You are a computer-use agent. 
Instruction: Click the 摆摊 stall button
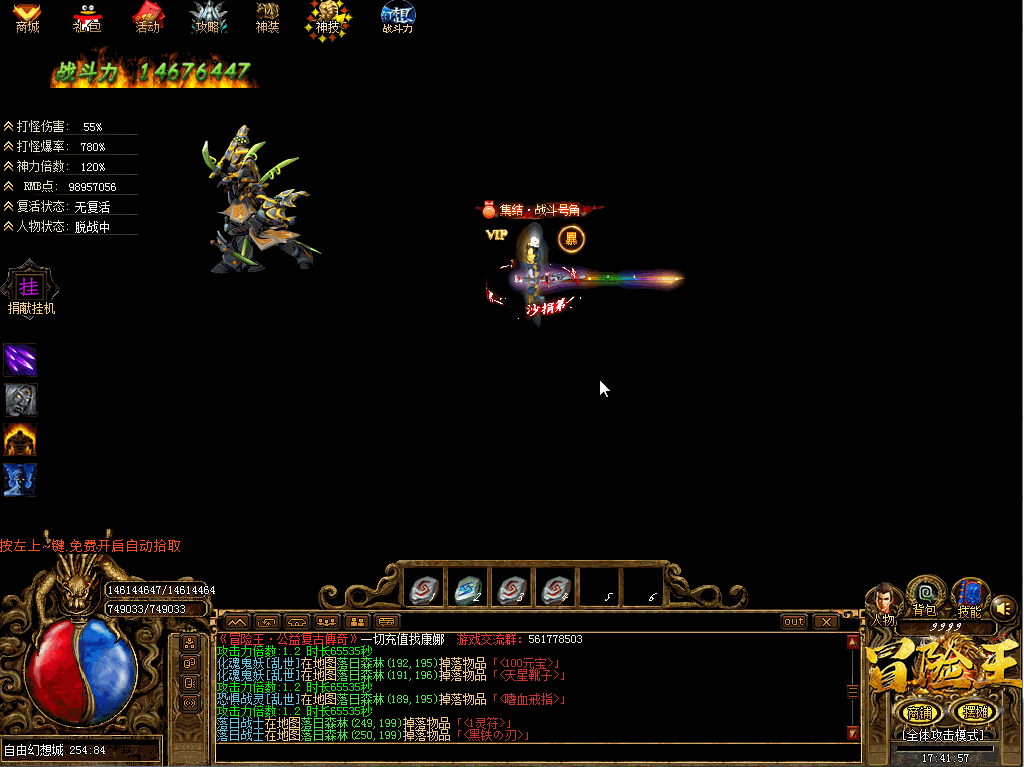[973, 712]
